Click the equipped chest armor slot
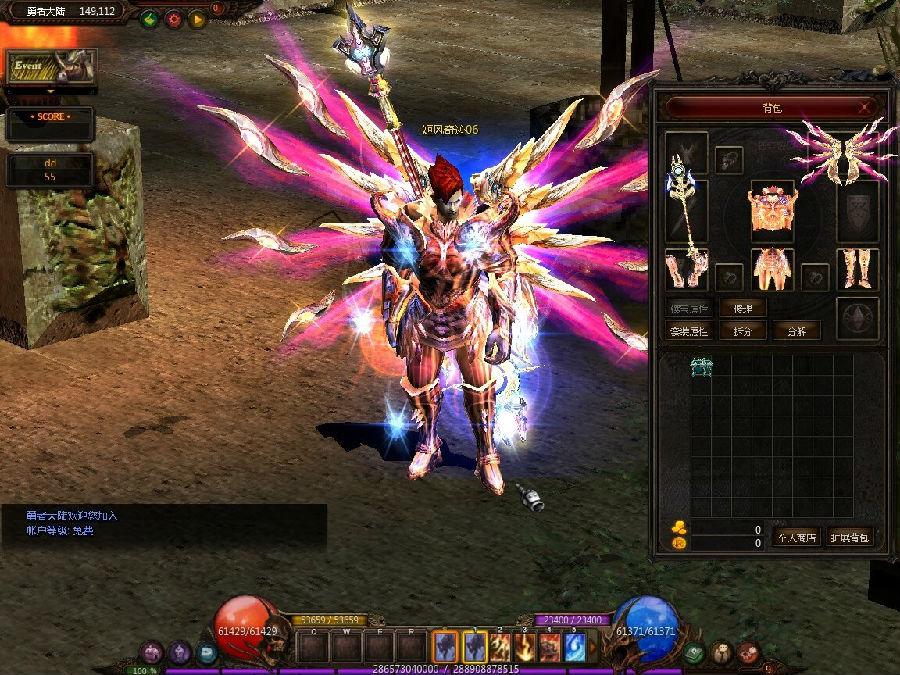This screenshot has height=675, width=900. [x=772, y=208]
